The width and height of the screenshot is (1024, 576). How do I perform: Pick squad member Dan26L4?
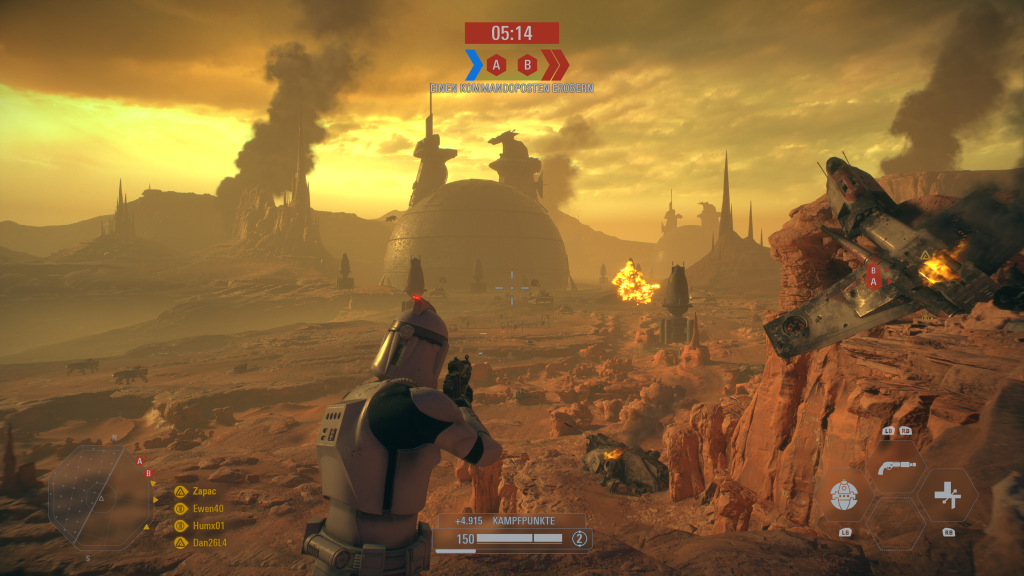204,542
